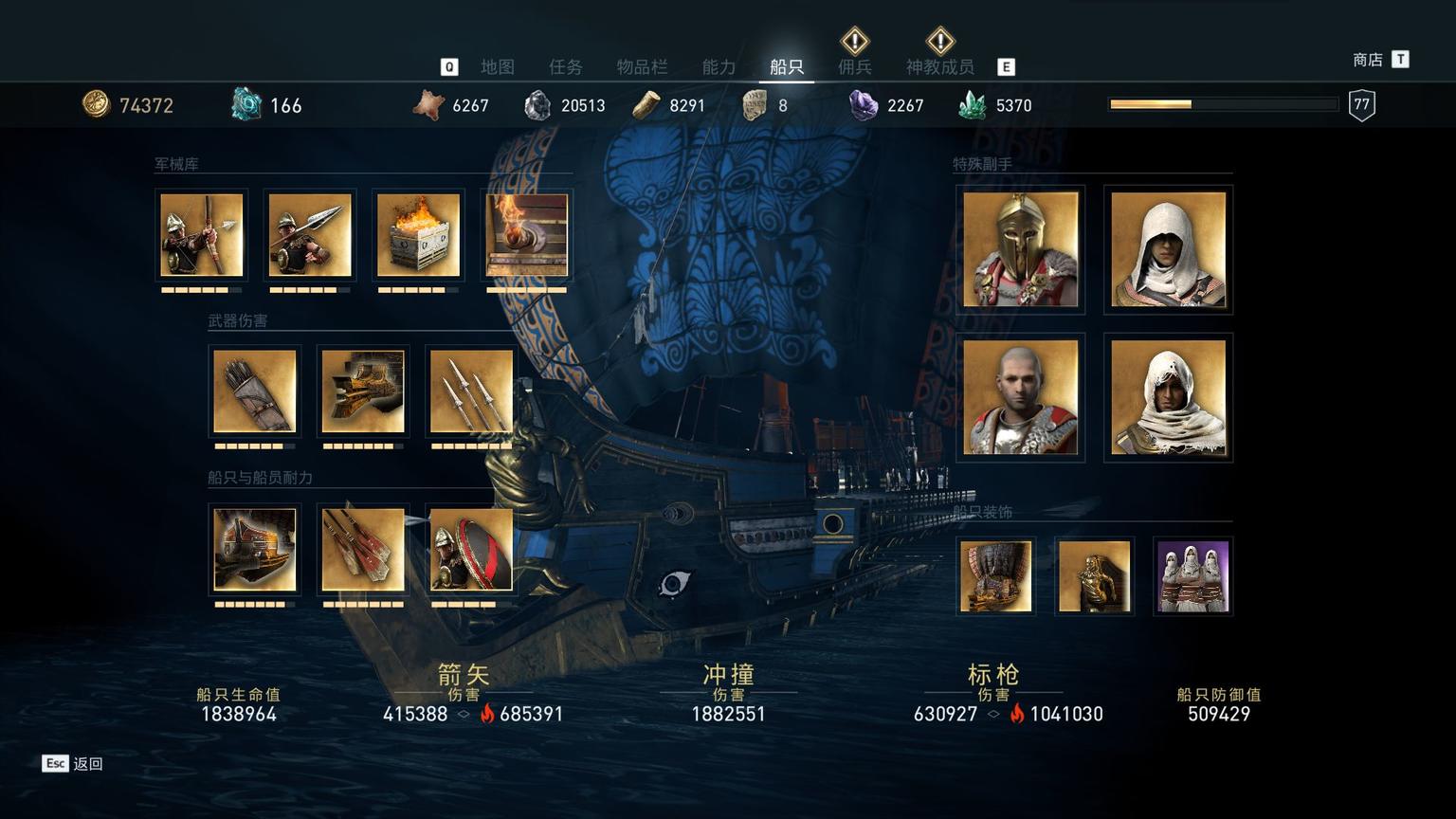Image resolution: width=1456 pixels, height=819 pixels.
Task: Upgrade the arrow quiver weapon damage
Action: 255,391
